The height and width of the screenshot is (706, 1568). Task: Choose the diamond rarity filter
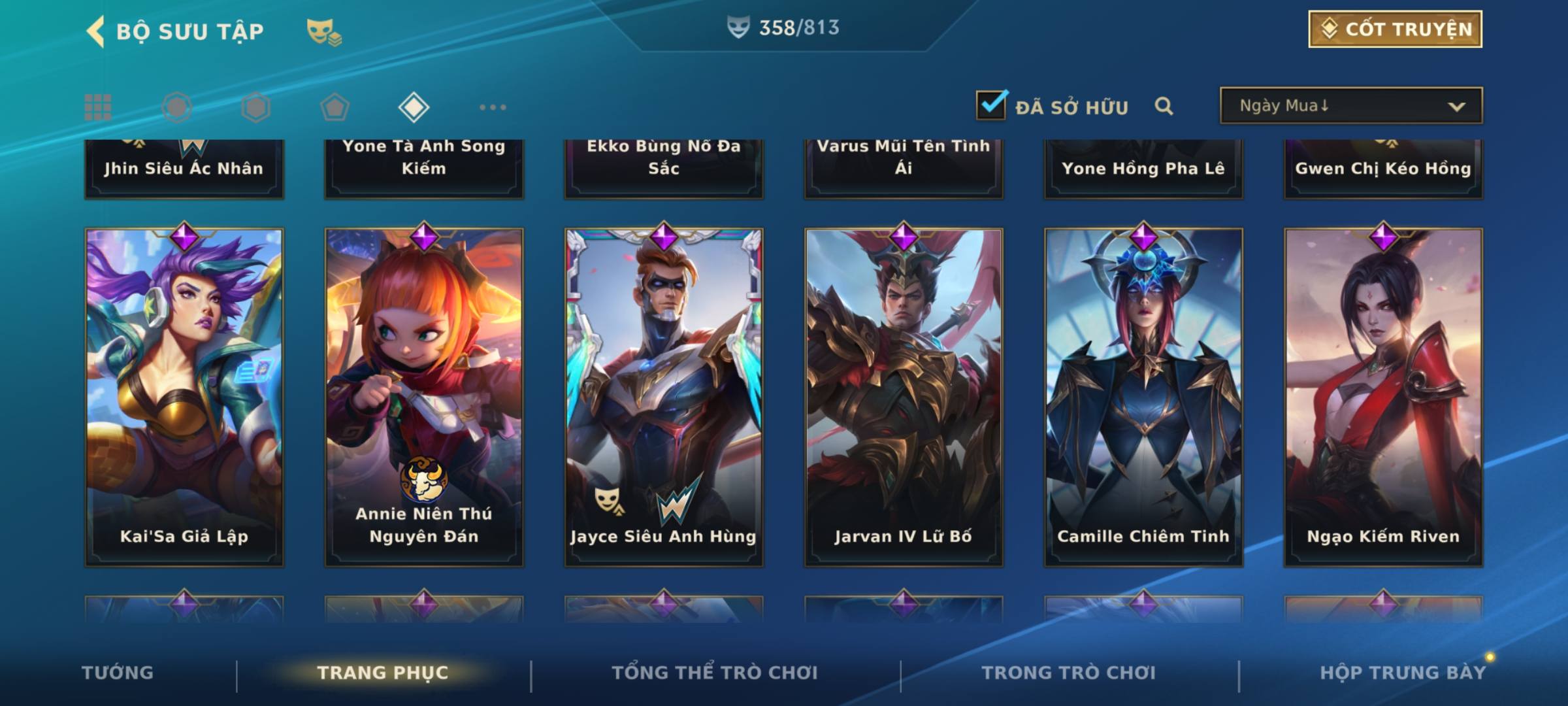pyautogui.click(x=414, y=107)
